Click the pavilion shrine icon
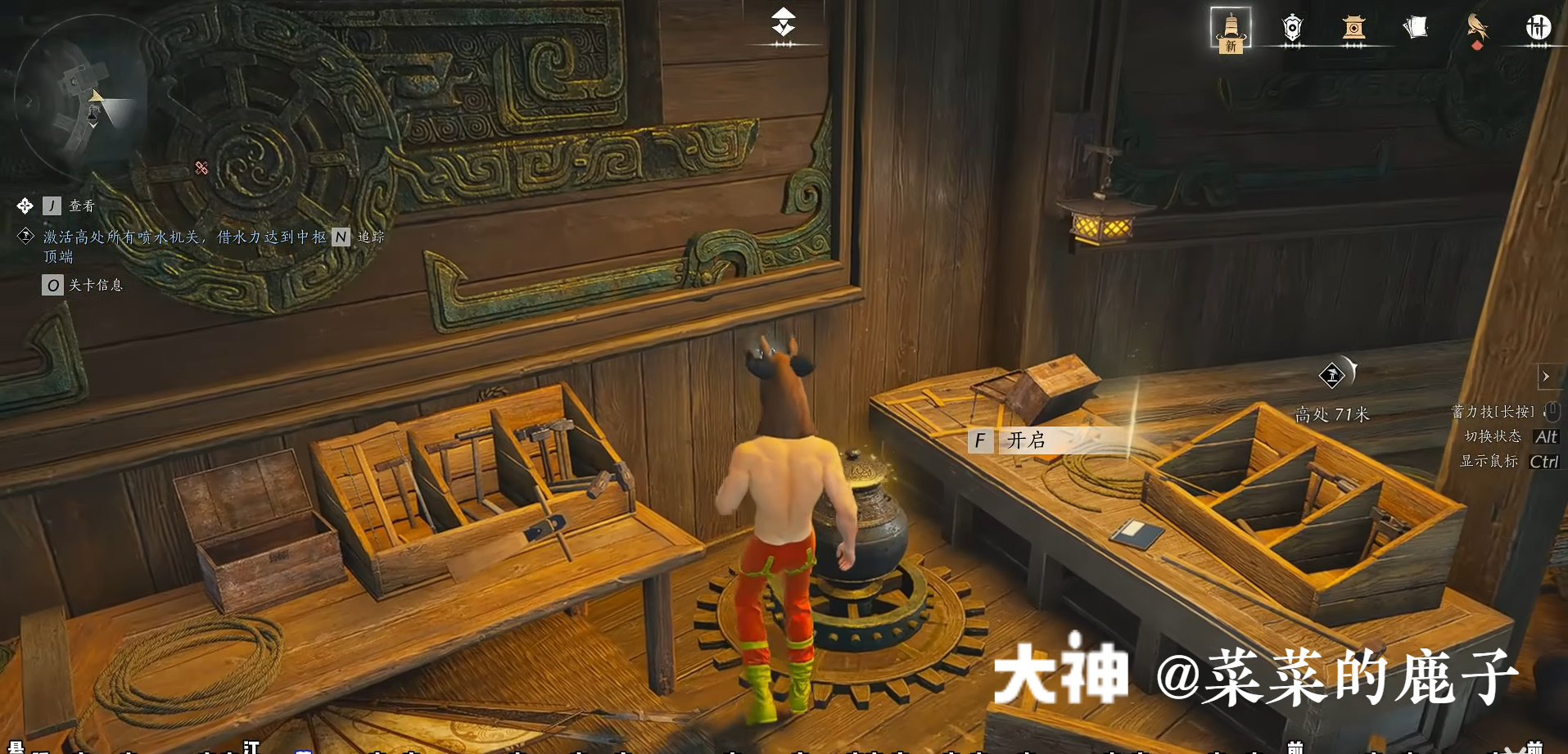This screenshot has height=754, width=1568. click(x=1353, y=27)
